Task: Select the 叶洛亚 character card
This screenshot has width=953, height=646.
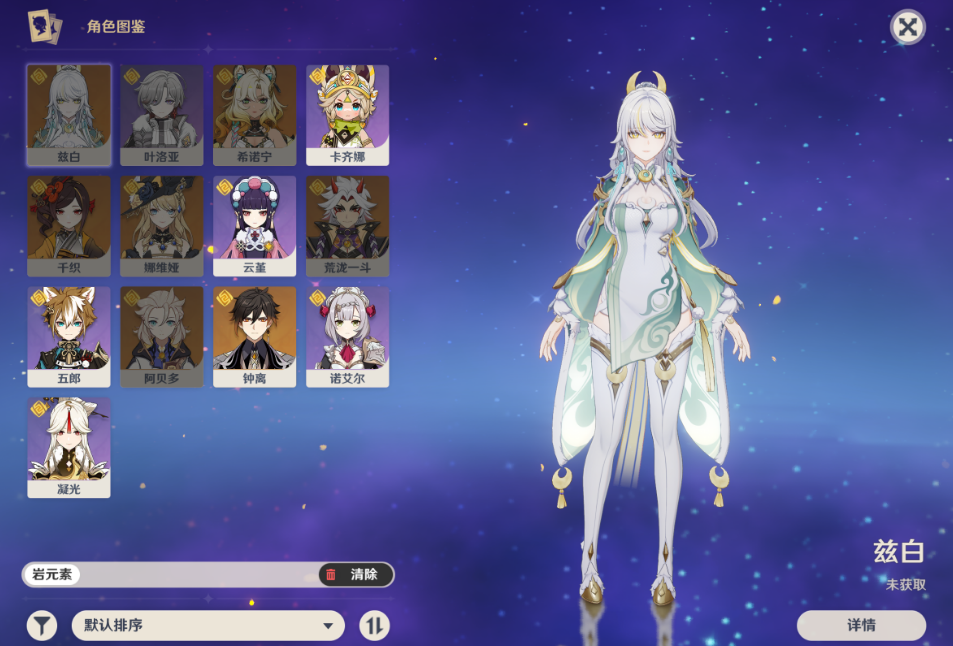Action: point(162,114)
